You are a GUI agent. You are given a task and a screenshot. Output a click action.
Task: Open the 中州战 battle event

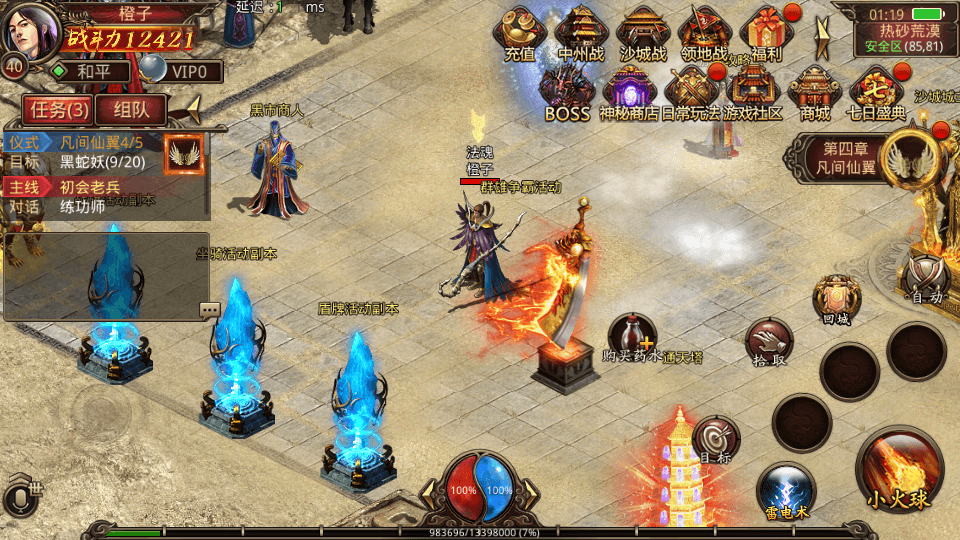581,33
